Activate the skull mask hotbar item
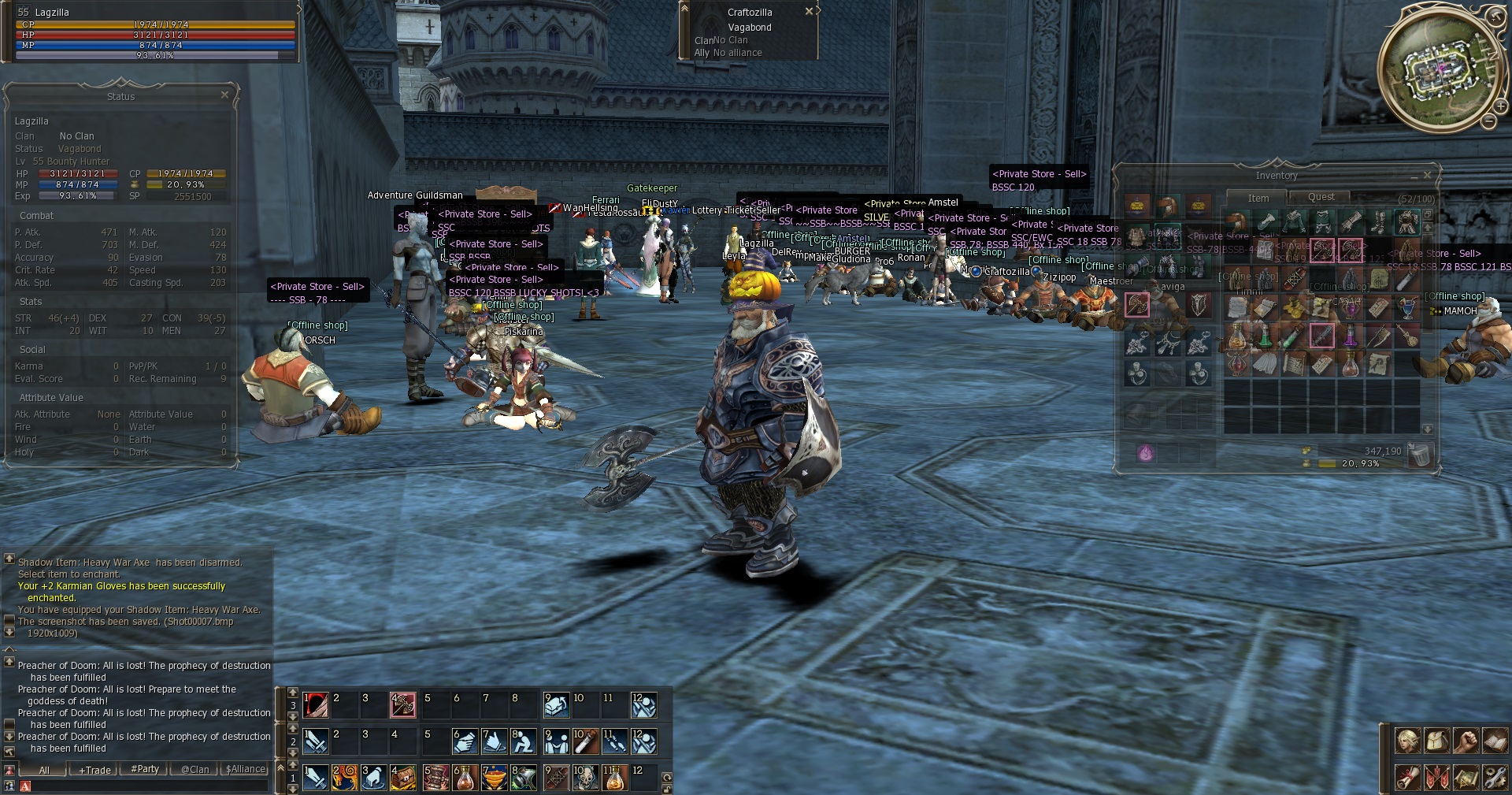The image size is (1512, 795). tap(586, 778)
